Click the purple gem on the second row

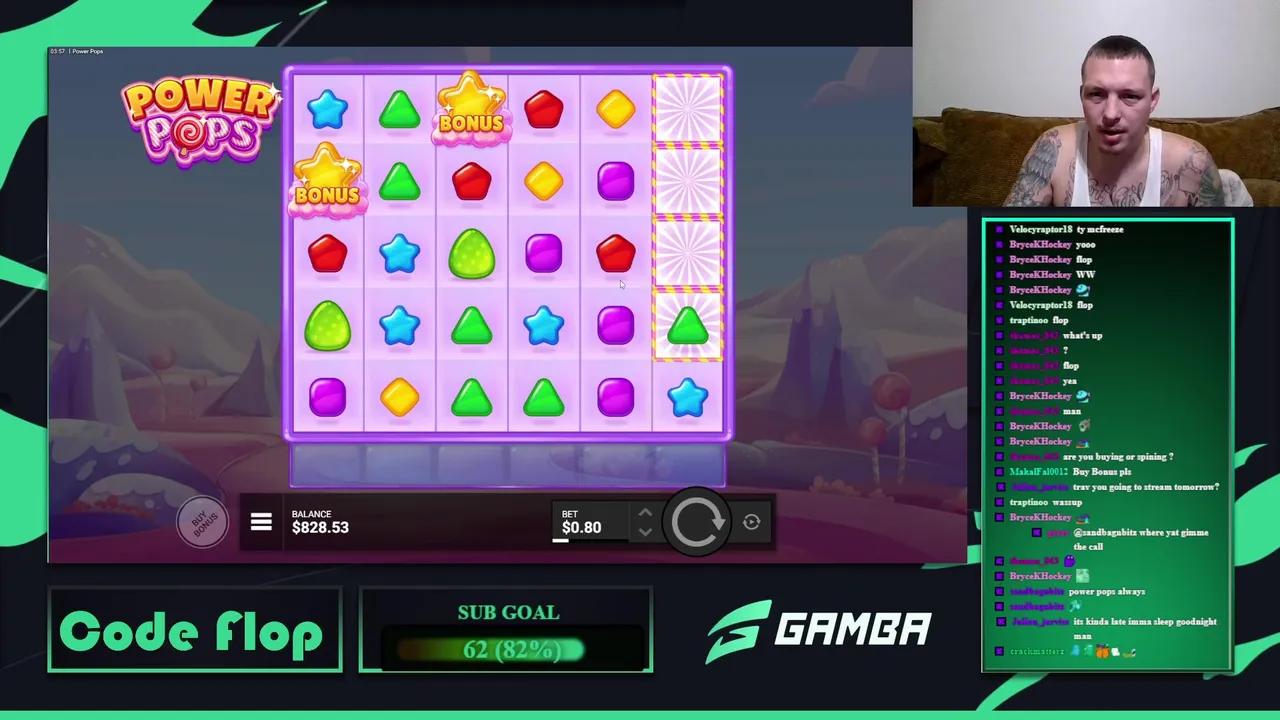coord(615,180)
